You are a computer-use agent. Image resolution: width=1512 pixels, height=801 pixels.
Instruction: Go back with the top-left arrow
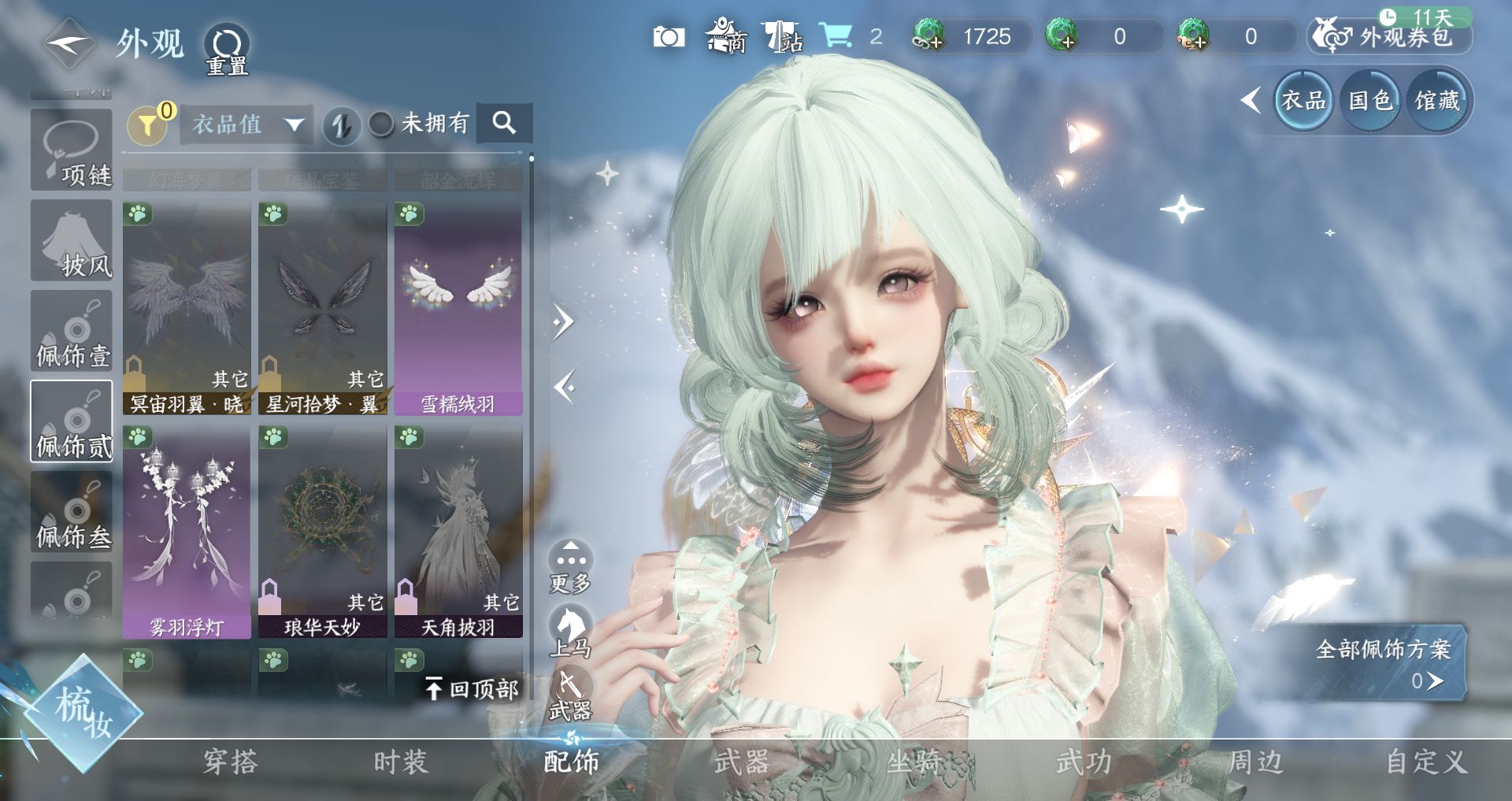tap(69, 44)
